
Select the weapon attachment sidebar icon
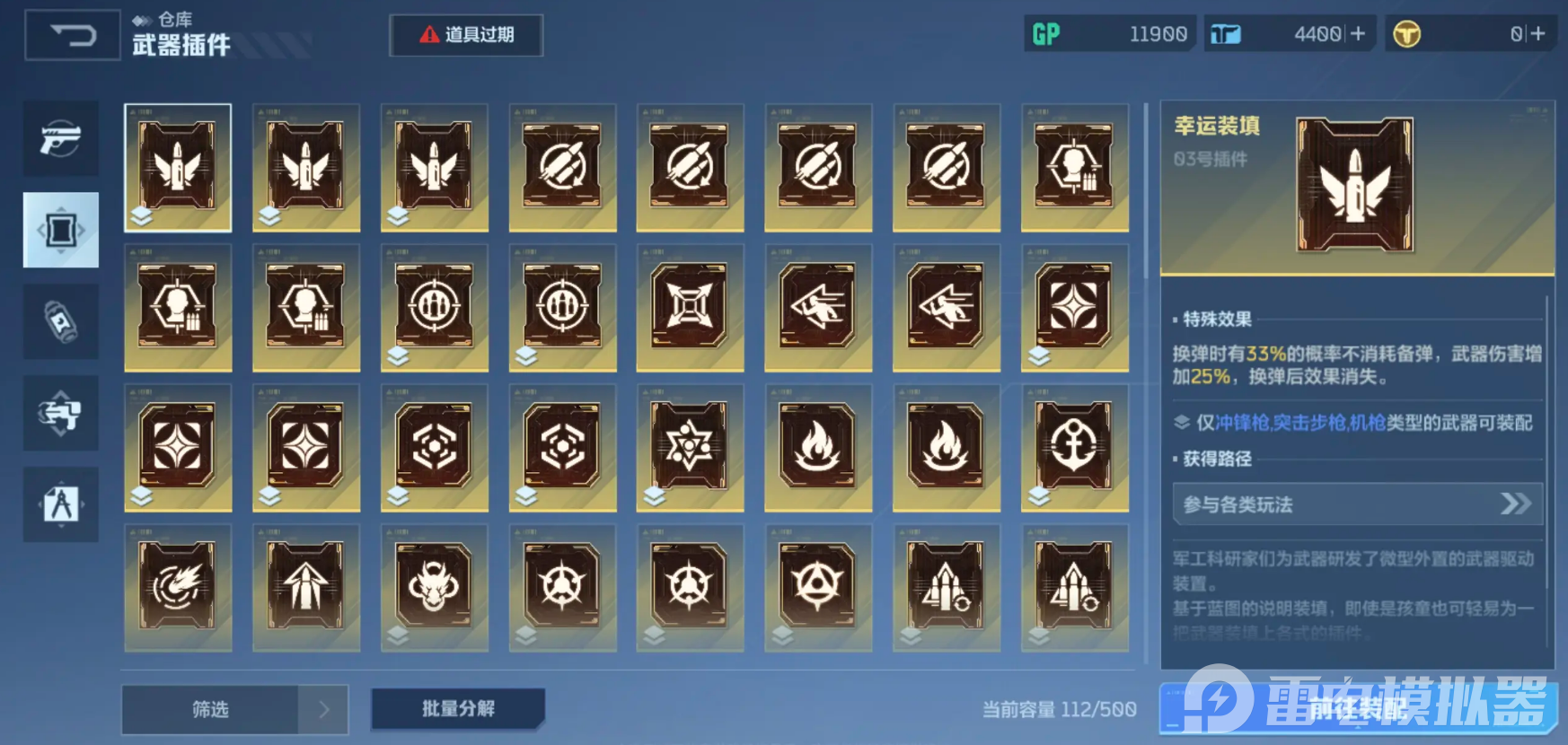pos(59,230)
